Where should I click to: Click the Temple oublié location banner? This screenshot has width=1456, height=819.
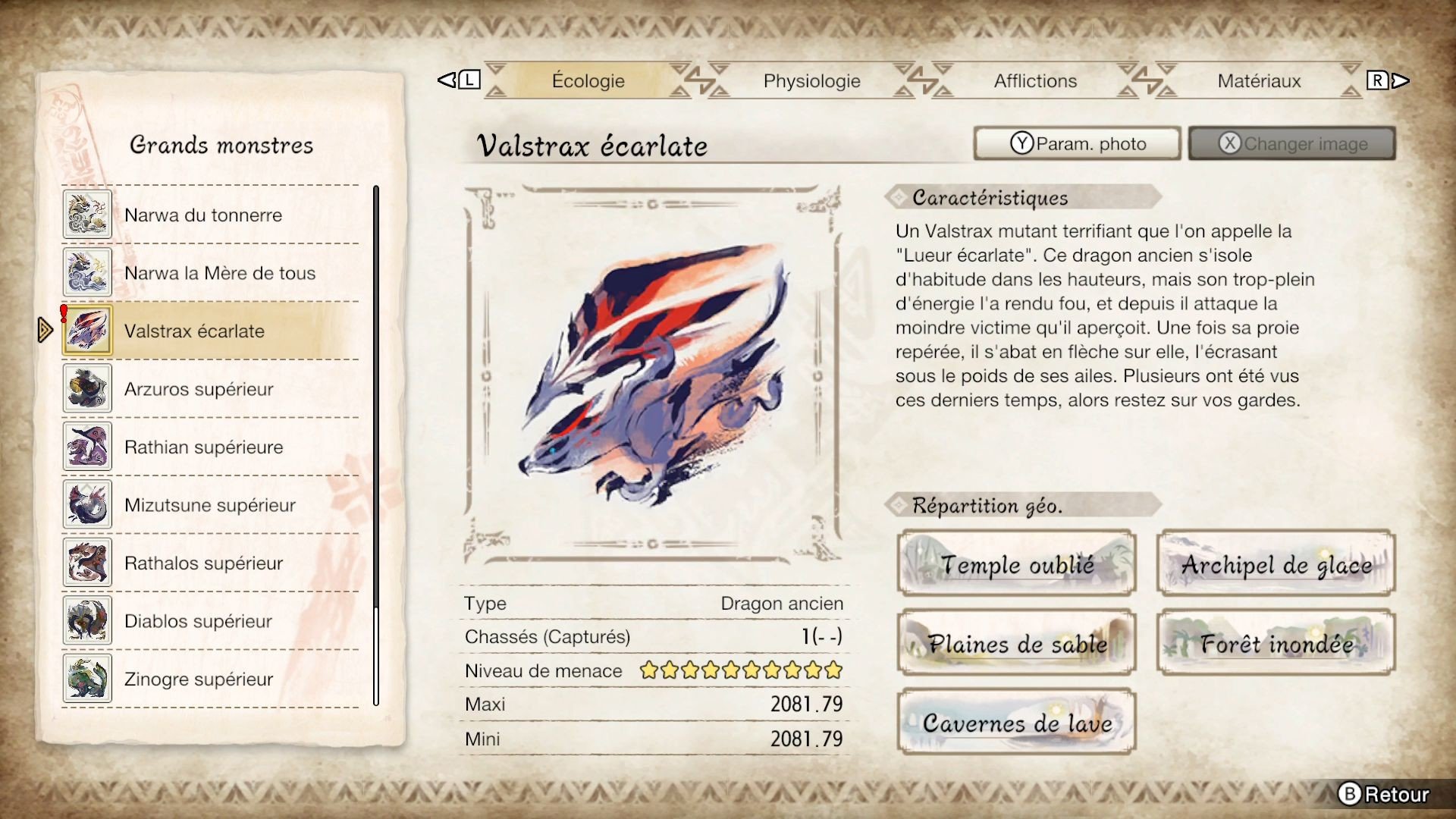point(1016,564)
